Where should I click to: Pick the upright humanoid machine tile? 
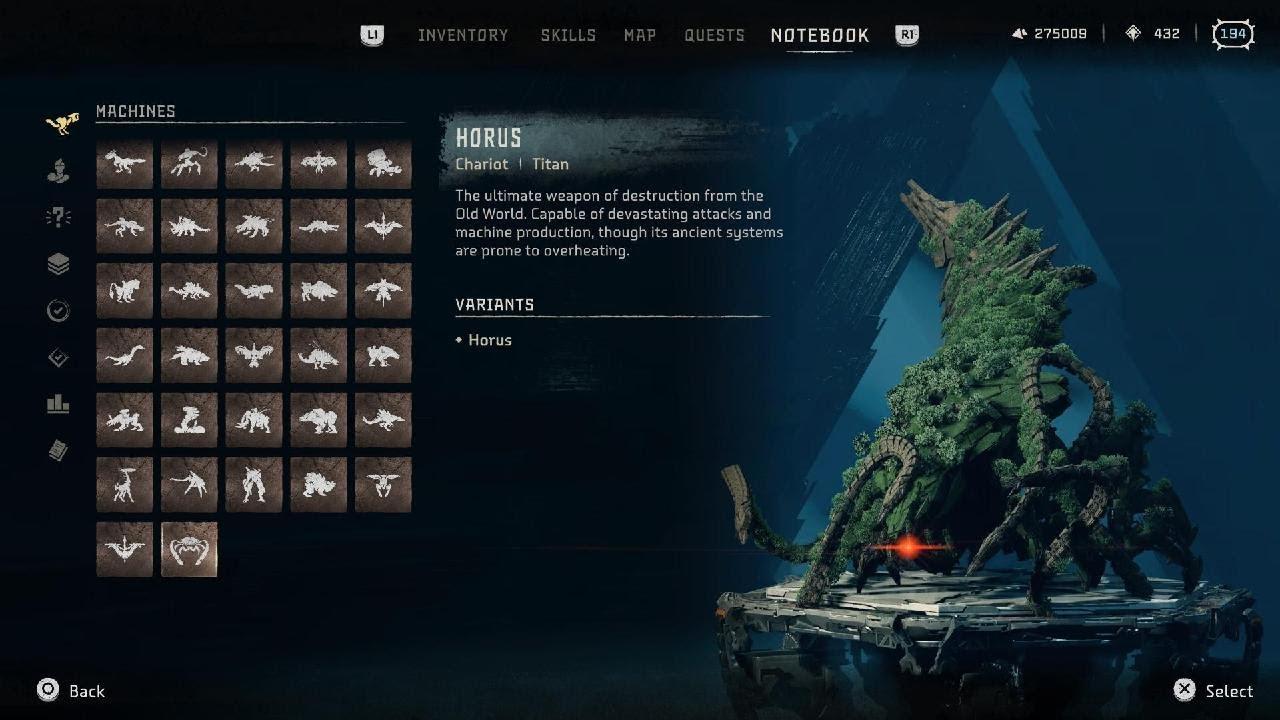254,485
